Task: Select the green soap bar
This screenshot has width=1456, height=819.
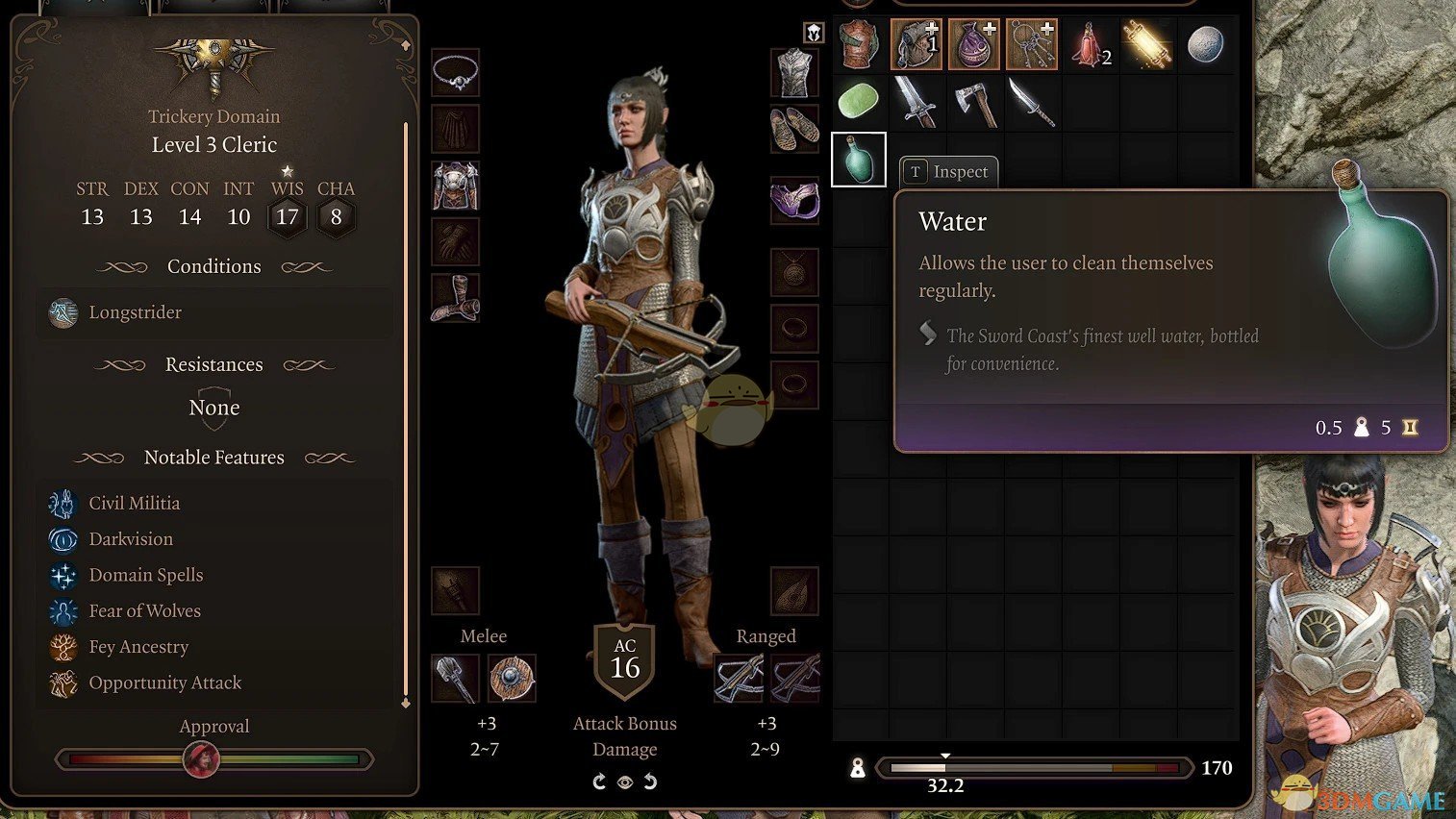Action: pyautogui.click(x=859, y=101)
